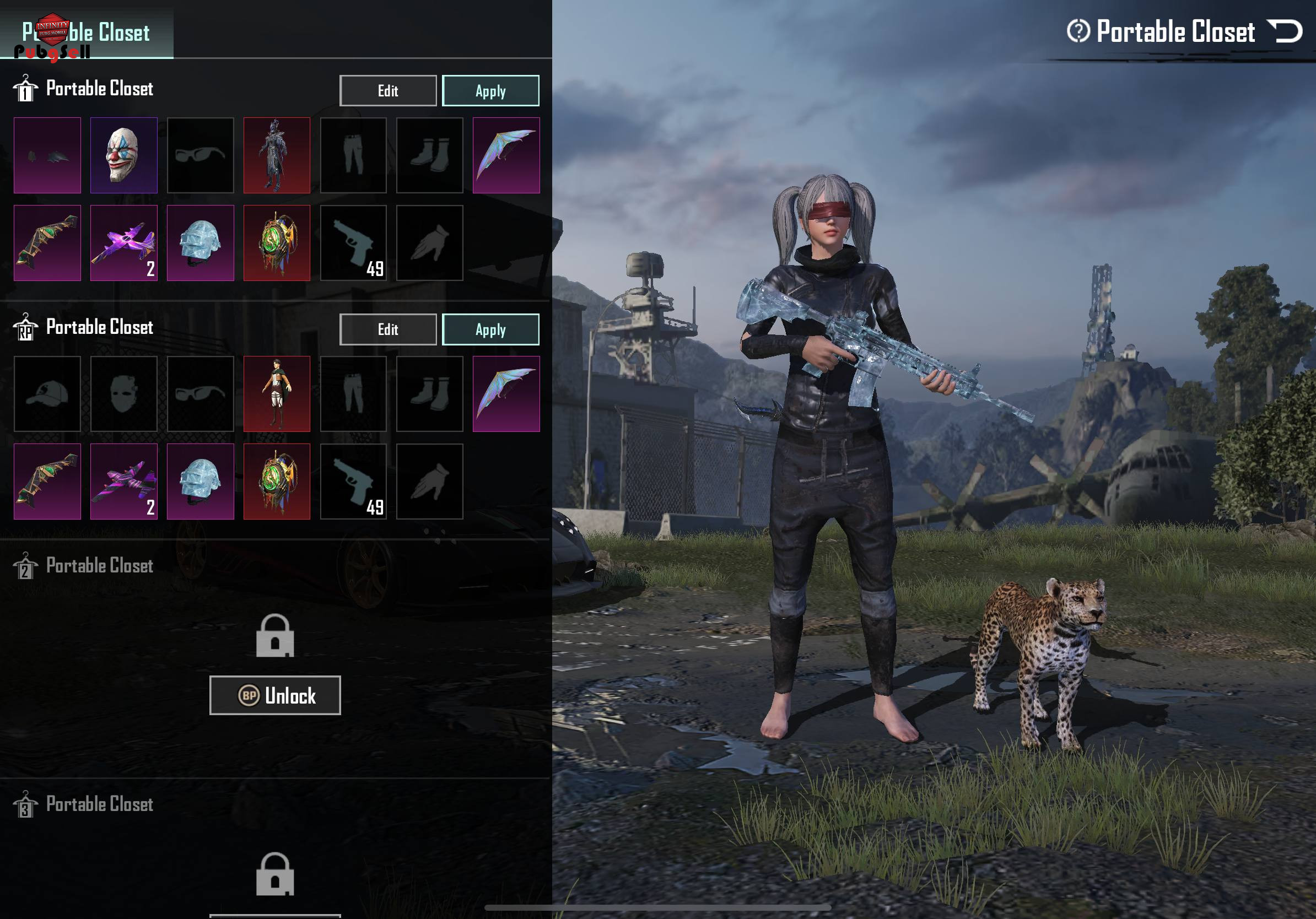Select the clown mask slot
Screen dimensions: 1316x919
(x=123, y=155)
